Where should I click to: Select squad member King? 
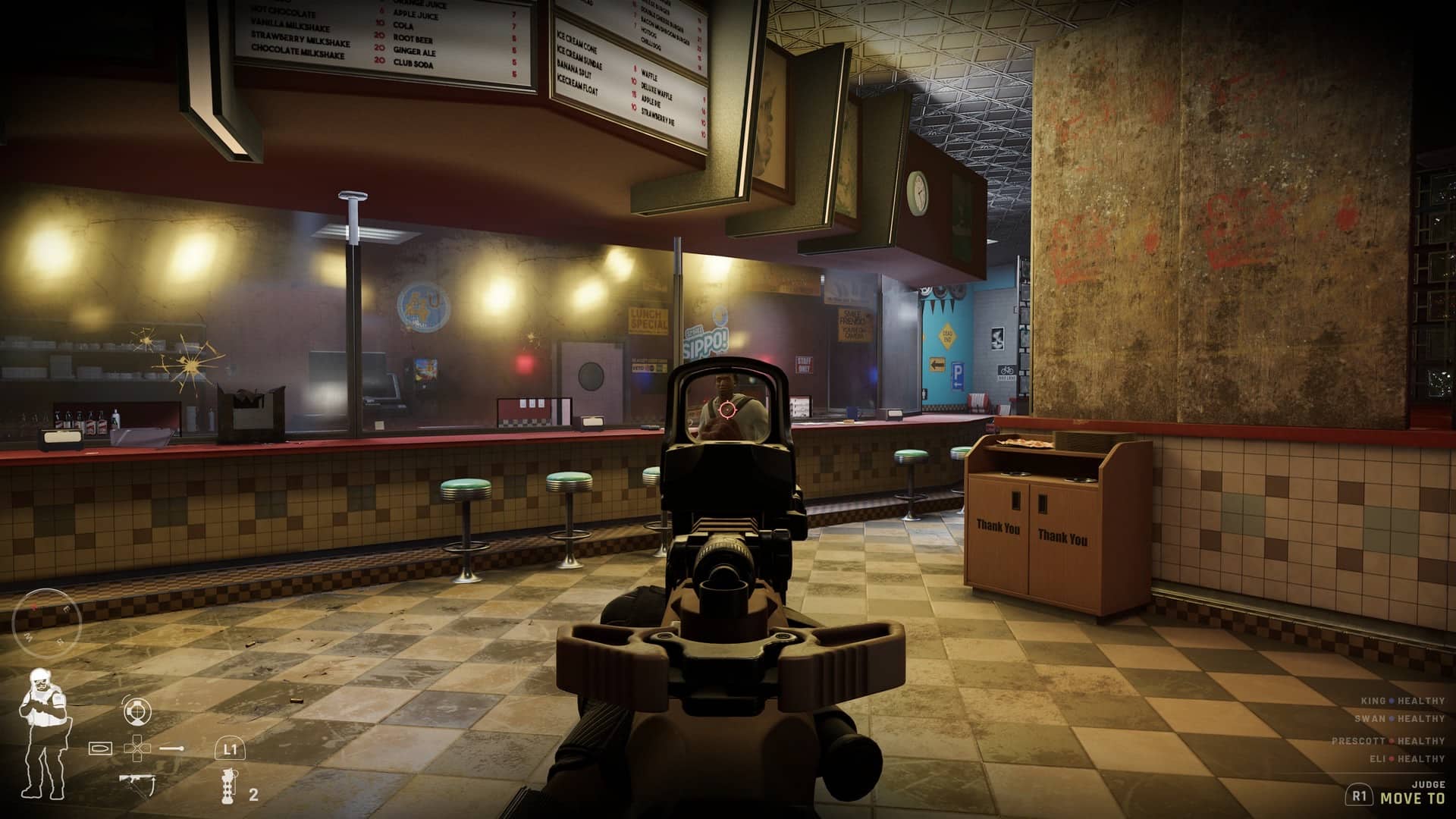pyautogui.click(x=1403, y=701)
